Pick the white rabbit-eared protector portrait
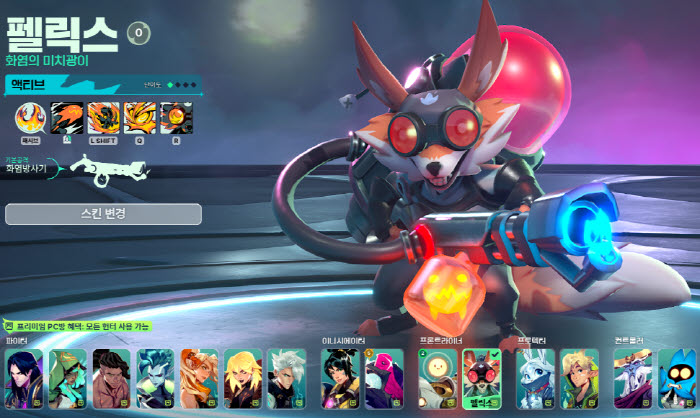 535,379
